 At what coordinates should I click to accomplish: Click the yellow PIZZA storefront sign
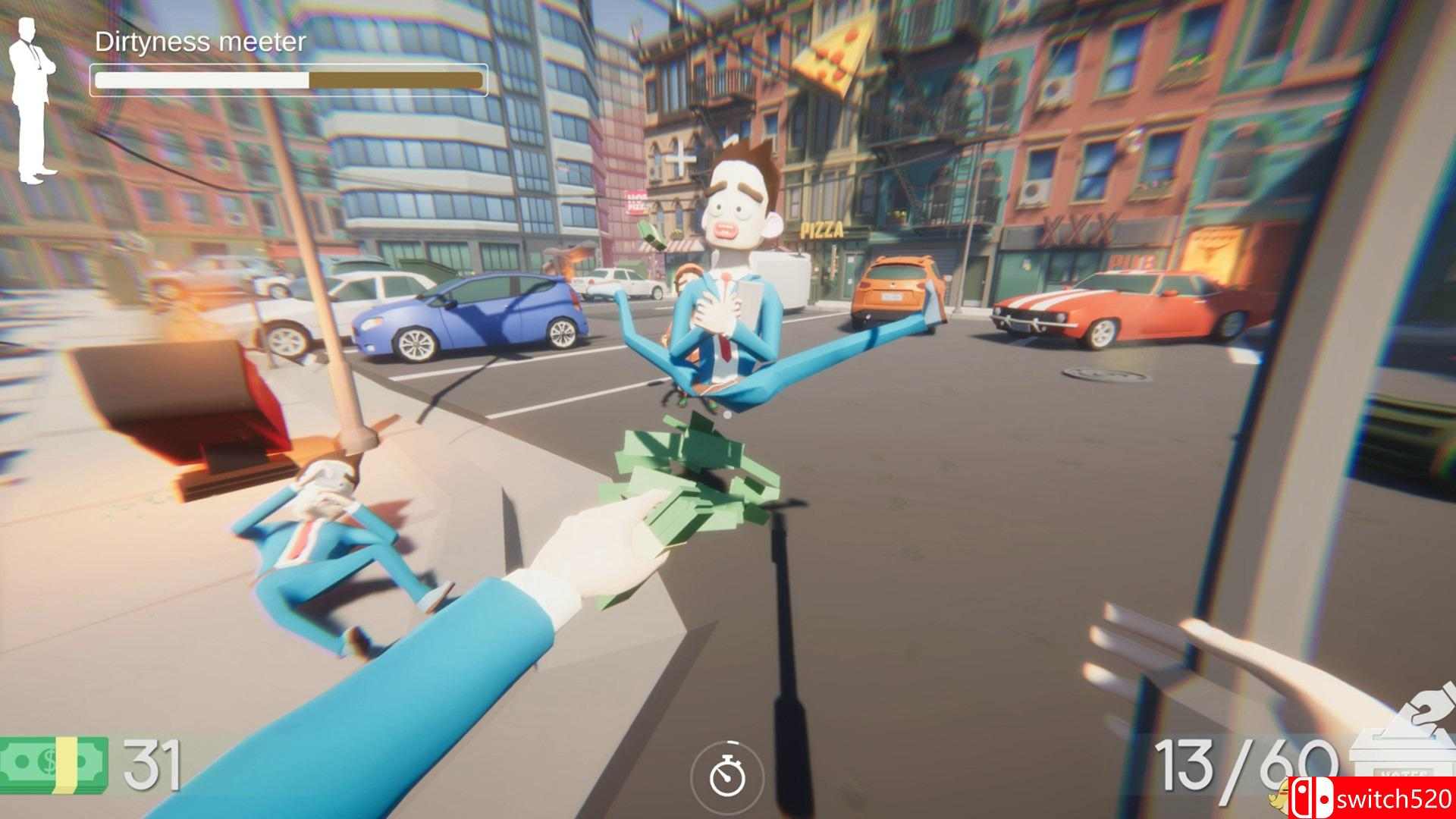tap(823, 227)
